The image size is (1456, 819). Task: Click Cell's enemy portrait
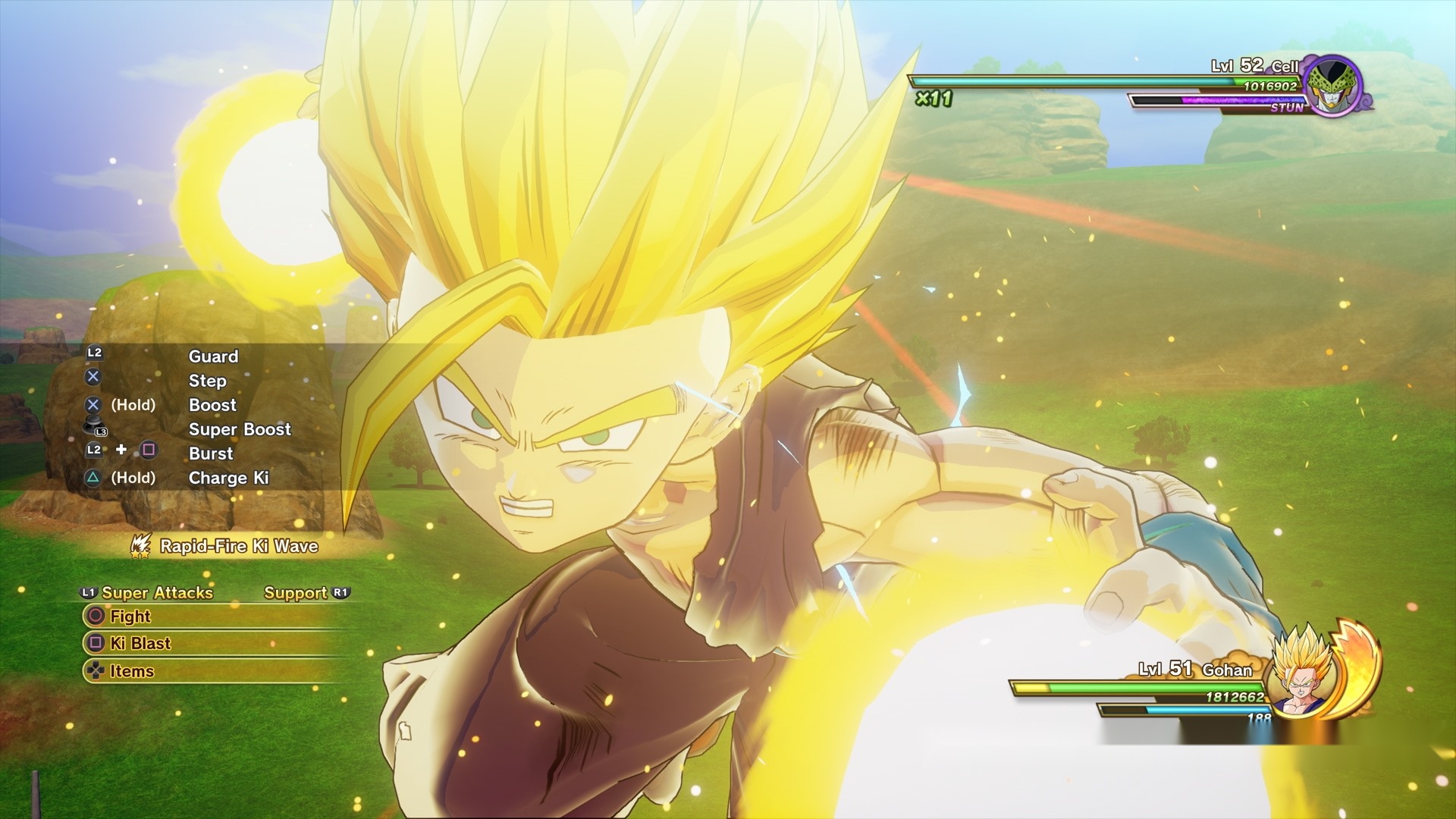coord(1332,85)
